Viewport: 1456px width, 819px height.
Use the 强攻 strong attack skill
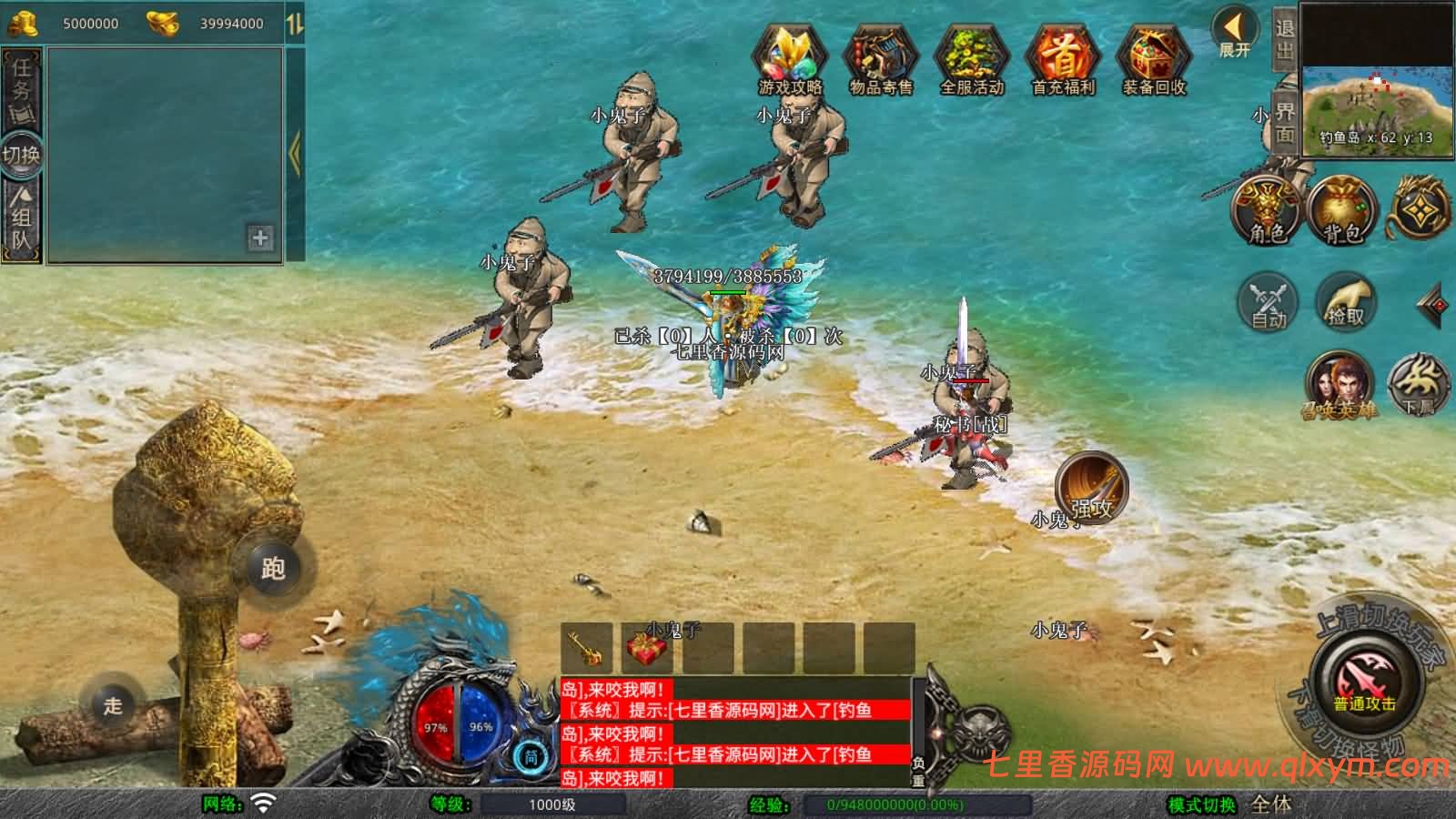1091,488
